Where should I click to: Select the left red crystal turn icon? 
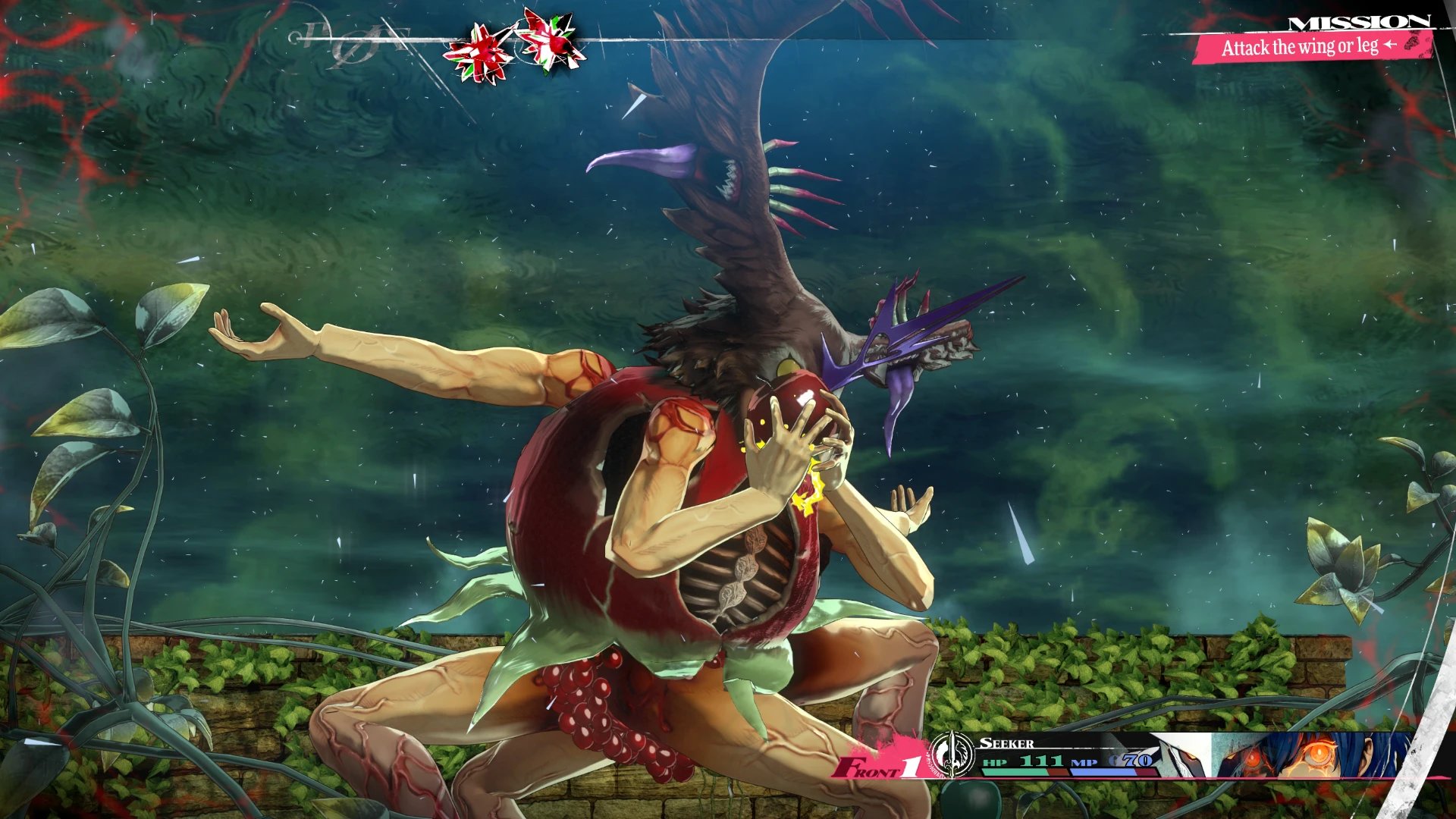[479, 53]
